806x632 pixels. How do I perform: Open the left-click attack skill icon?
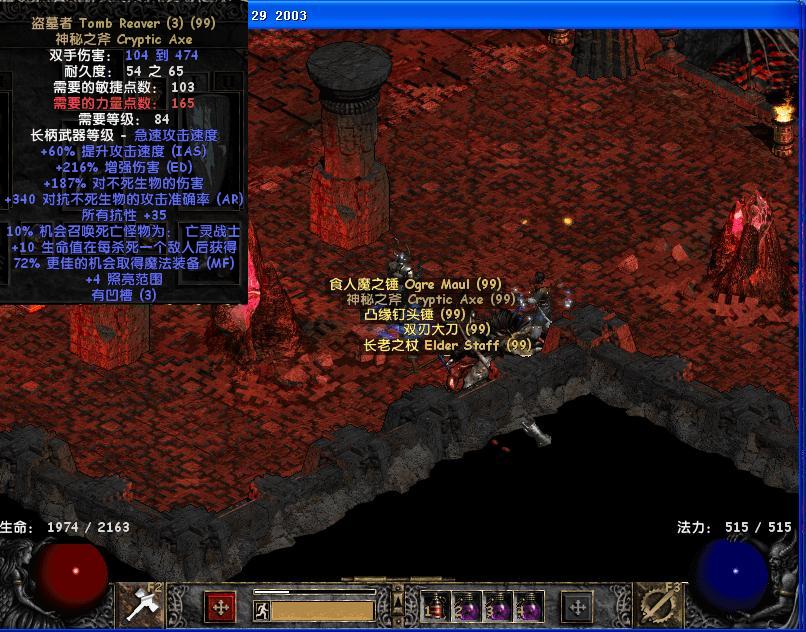click(138, 604)
